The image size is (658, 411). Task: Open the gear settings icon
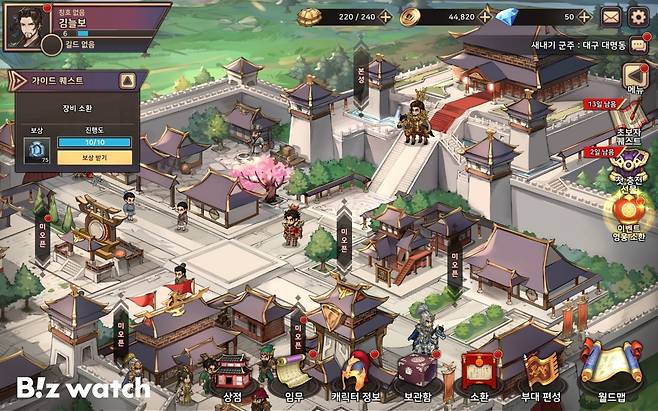tap(637, 16)
